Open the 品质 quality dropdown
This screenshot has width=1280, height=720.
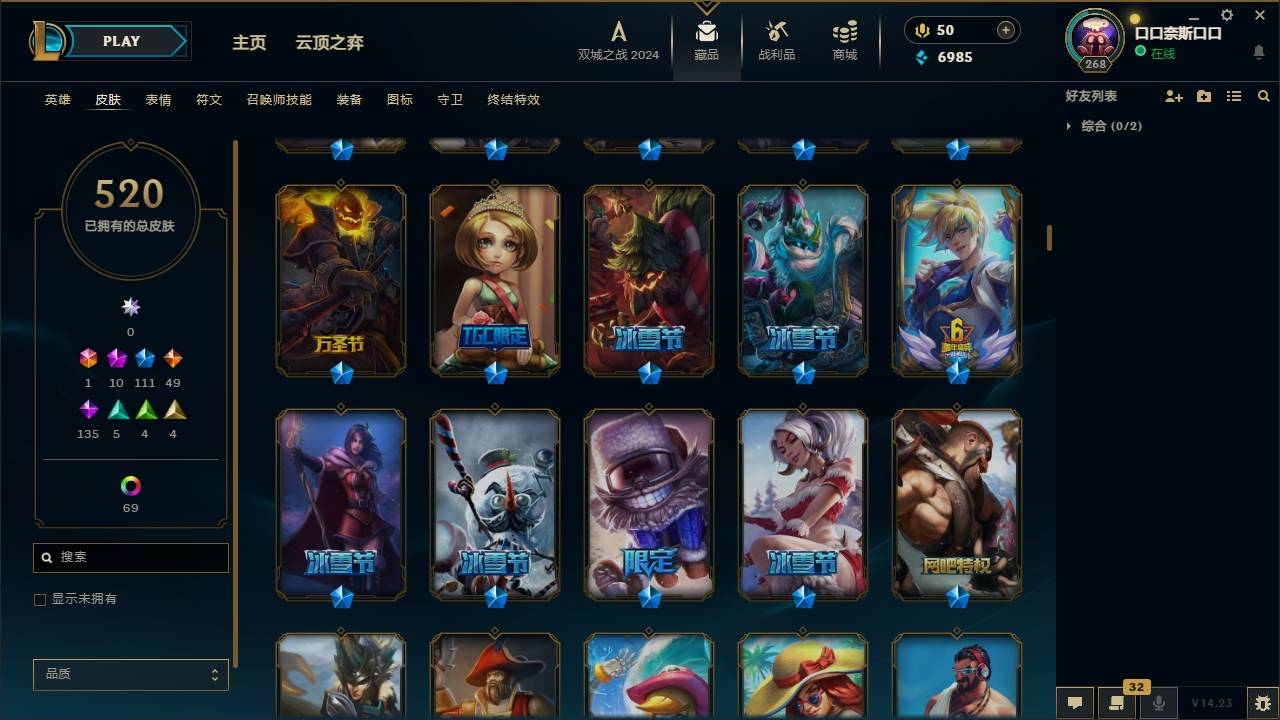coord(130,674)
